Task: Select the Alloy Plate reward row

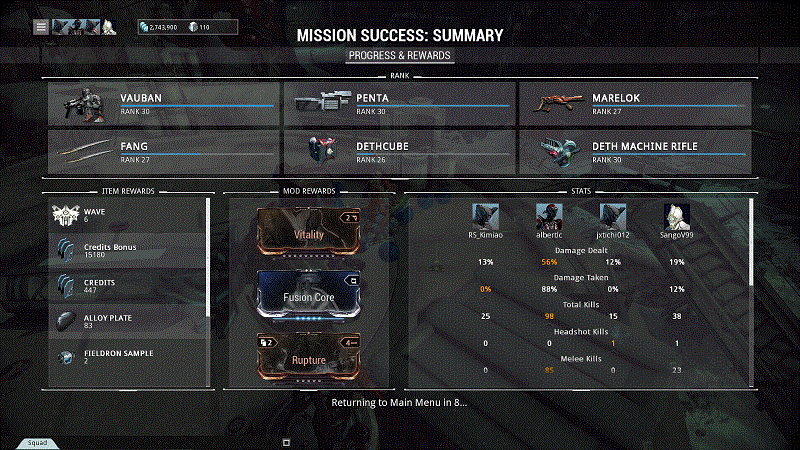Action: tap(128, 321)
